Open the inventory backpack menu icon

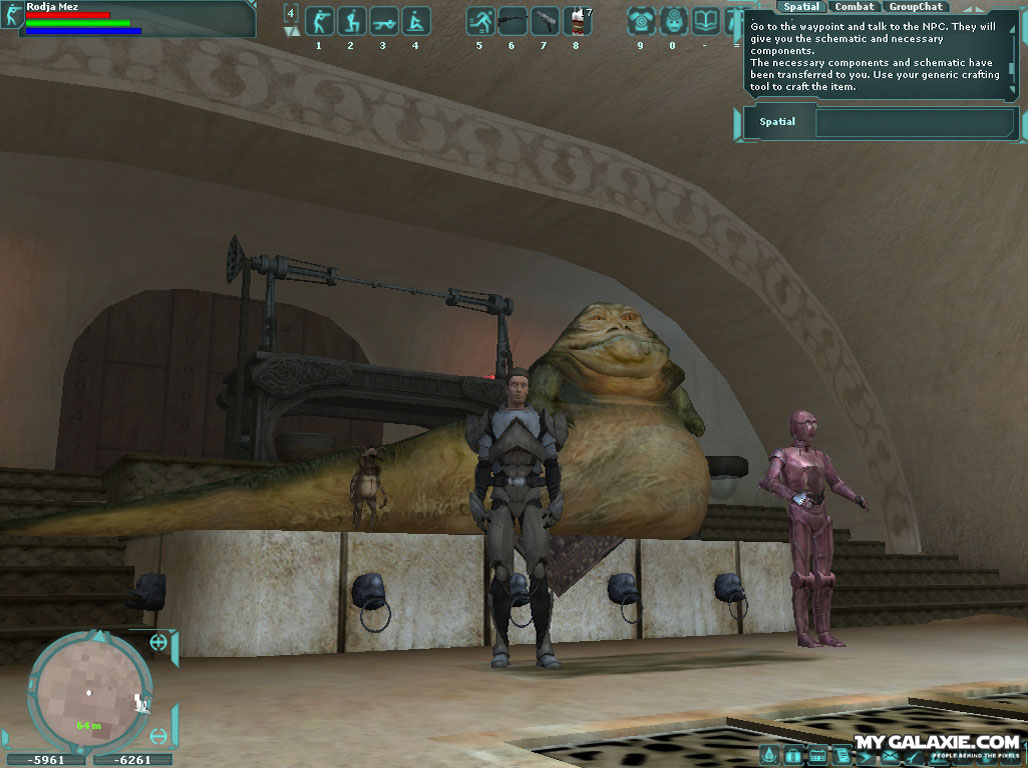click(x=793, y=755)
